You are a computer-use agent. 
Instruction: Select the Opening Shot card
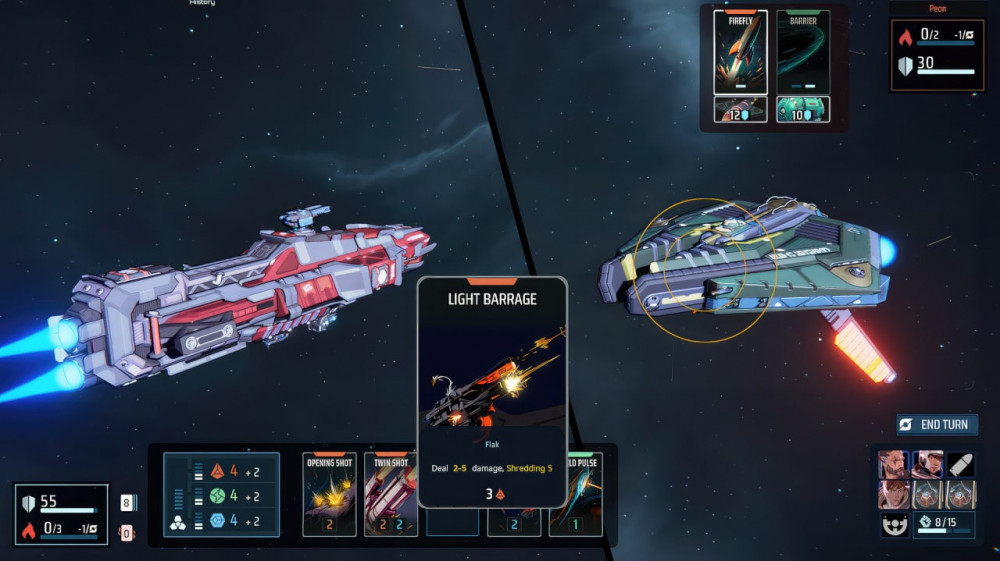[x=329, y=494]
